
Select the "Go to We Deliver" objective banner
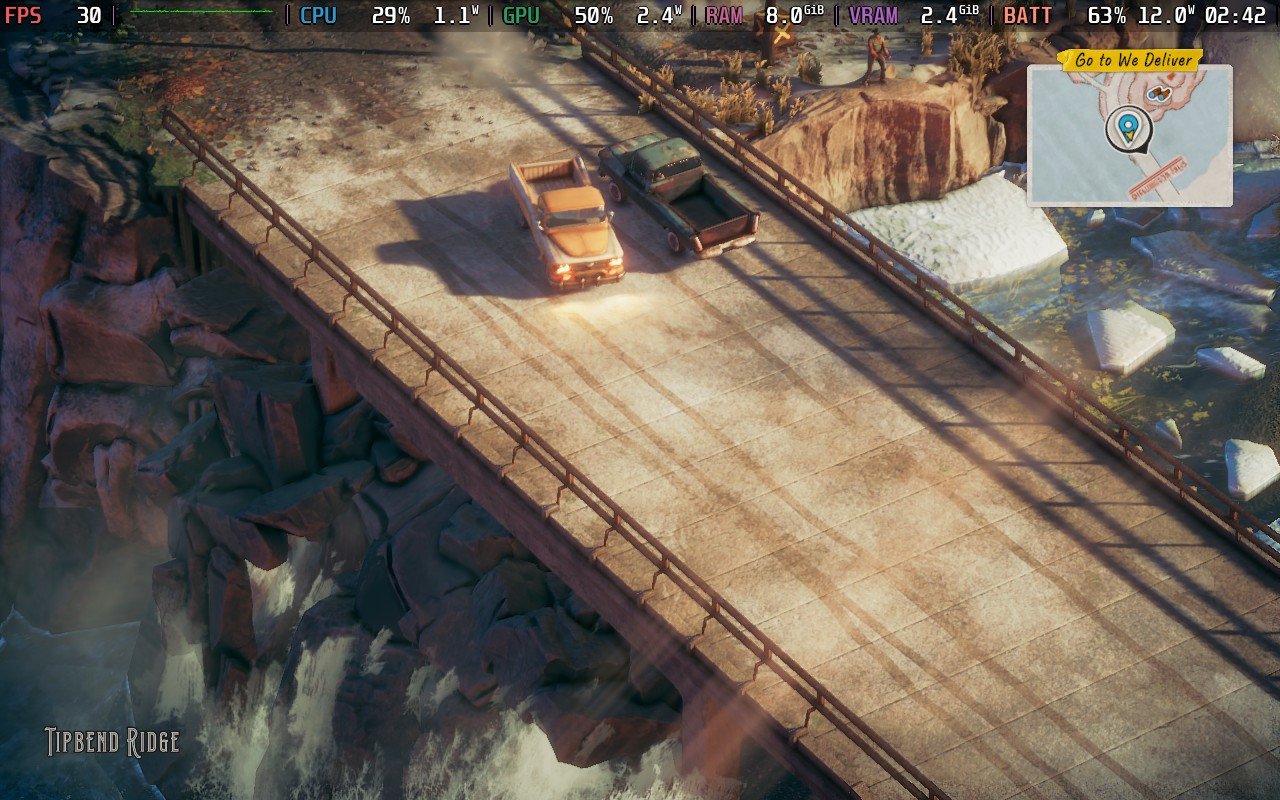[1130, 60]
